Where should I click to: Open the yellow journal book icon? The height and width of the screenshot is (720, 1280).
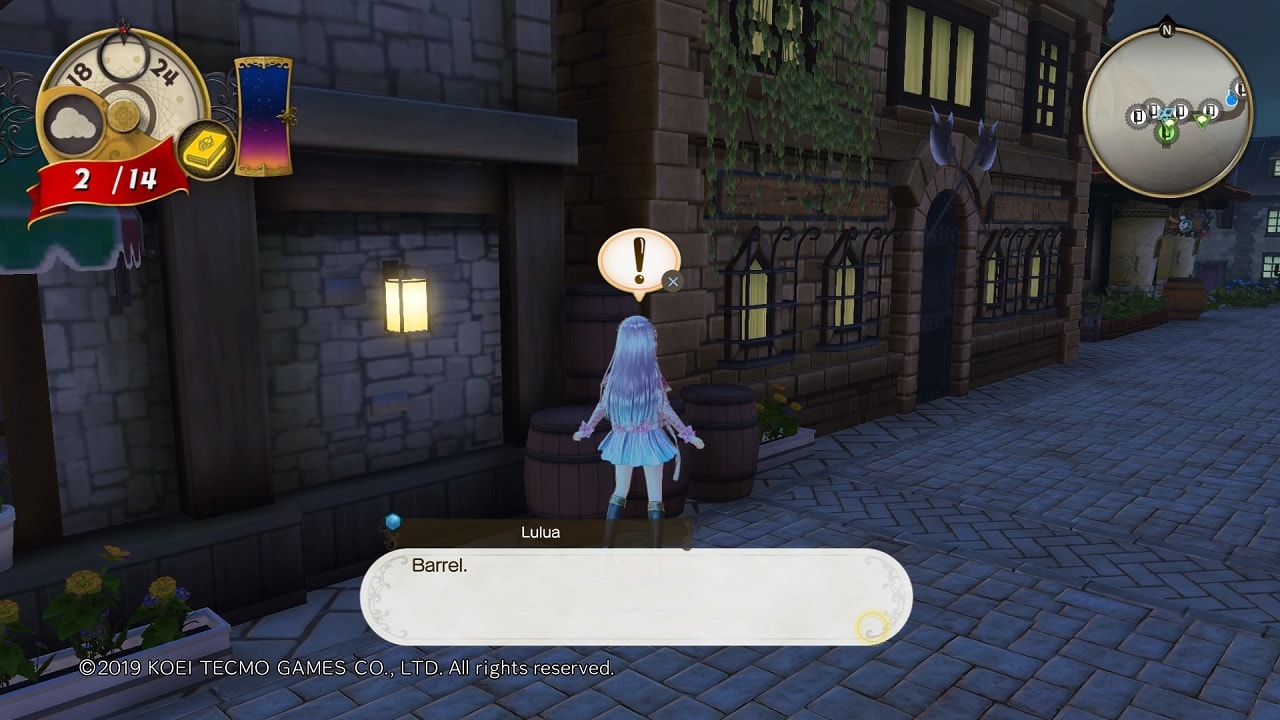[206, 150]
